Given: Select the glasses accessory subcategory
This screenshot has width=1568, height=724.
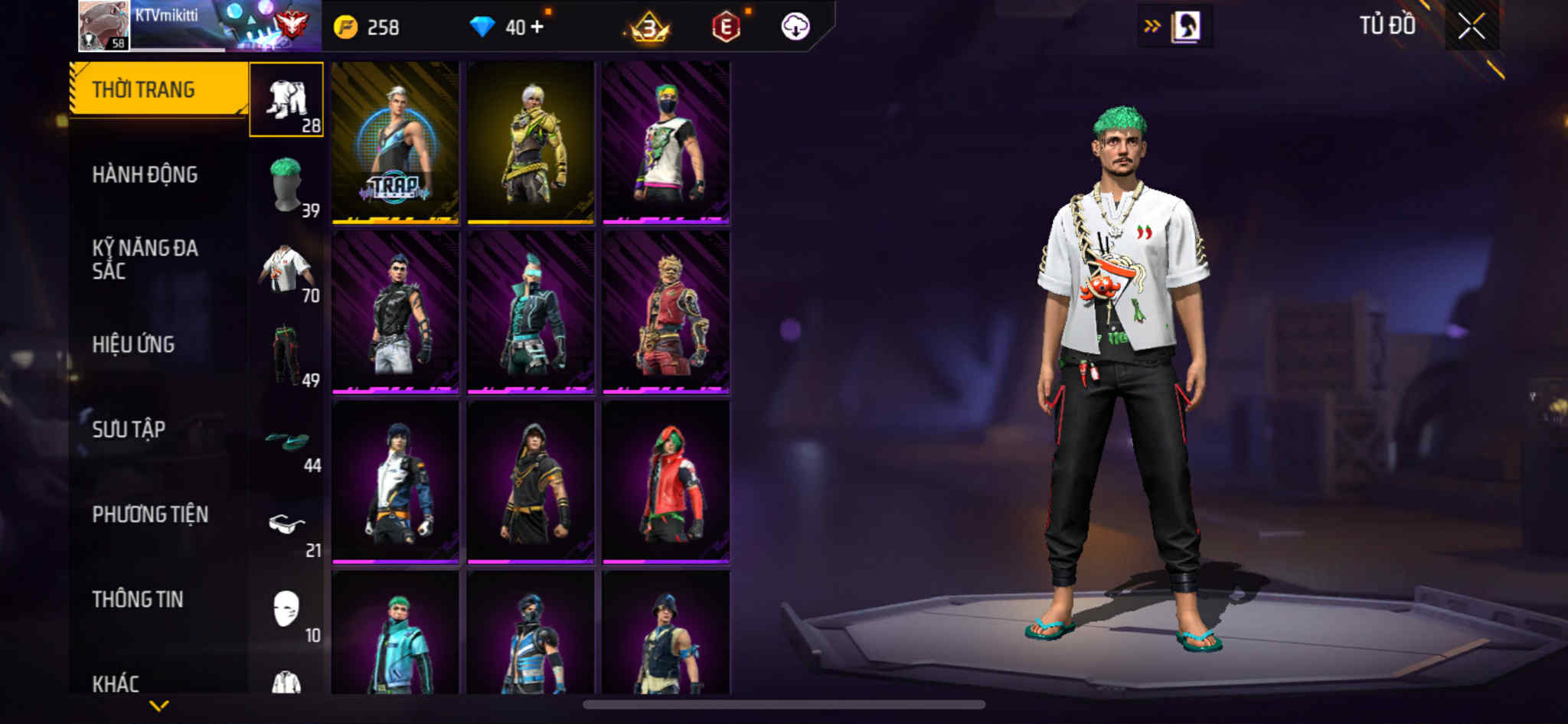Looking at the screenshot, I should point(286,526).
